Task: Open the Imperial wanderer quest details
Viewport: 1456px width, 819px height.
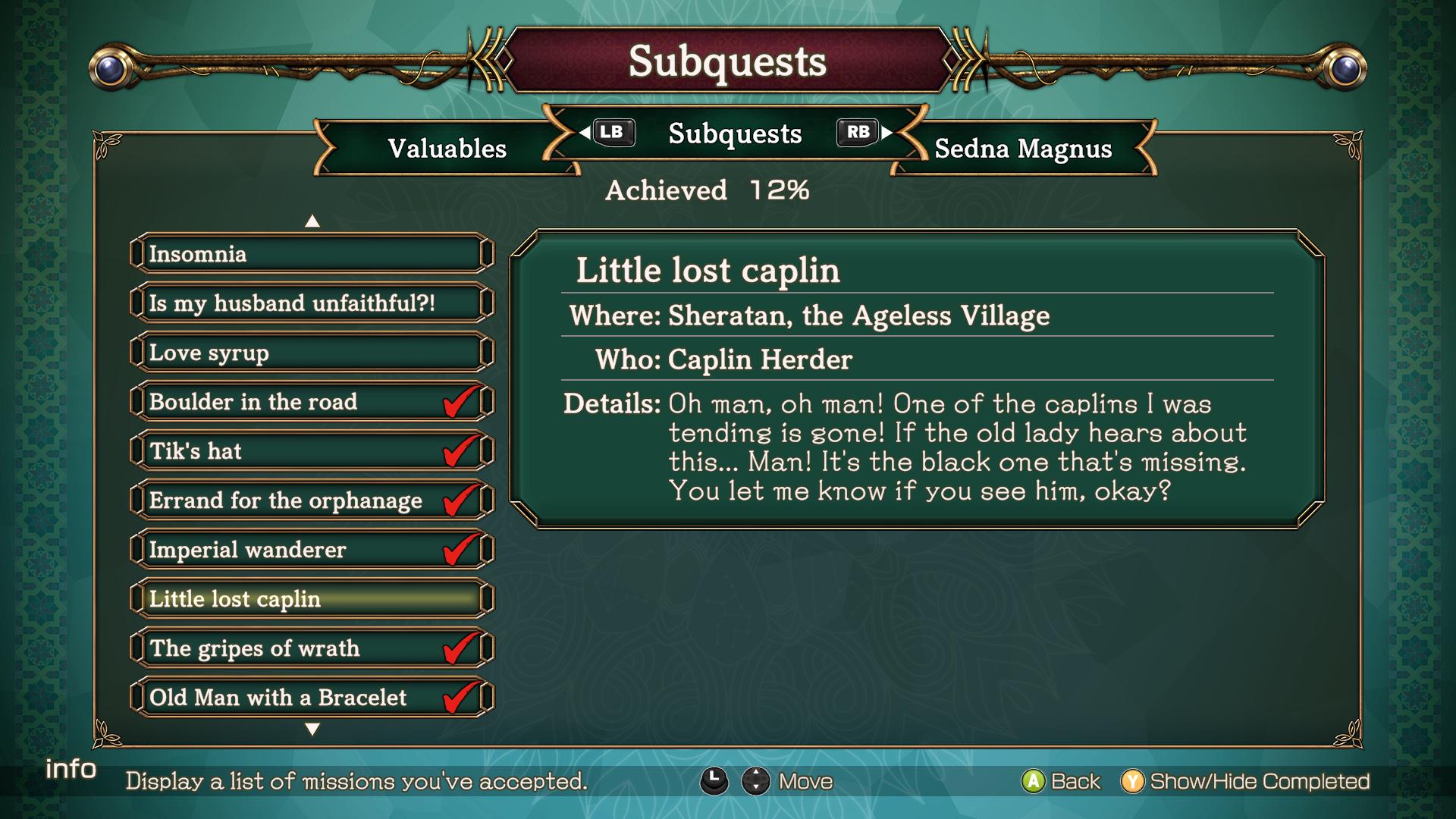Action: click(x=311, y=550)
